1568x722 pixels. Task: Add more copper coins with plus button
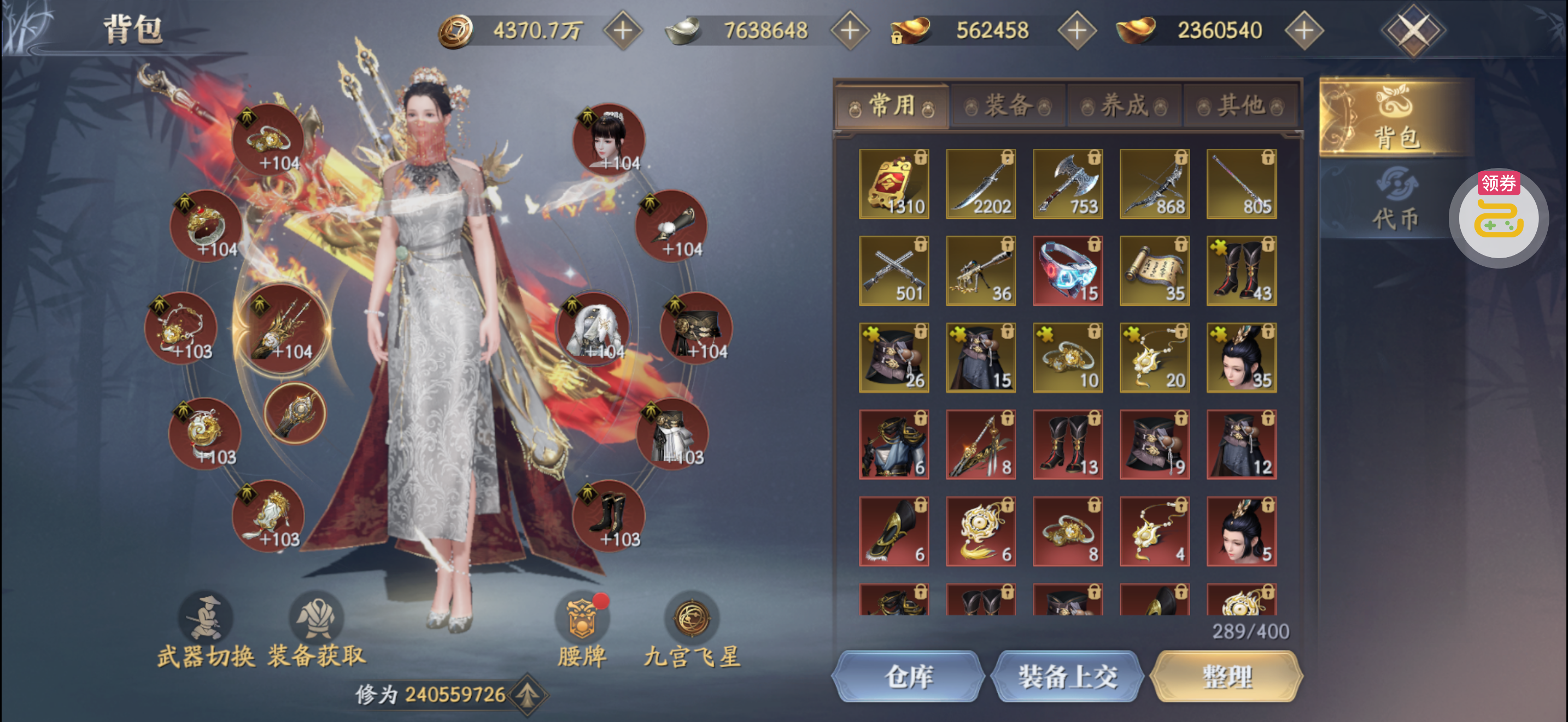[x=623, y=31]
